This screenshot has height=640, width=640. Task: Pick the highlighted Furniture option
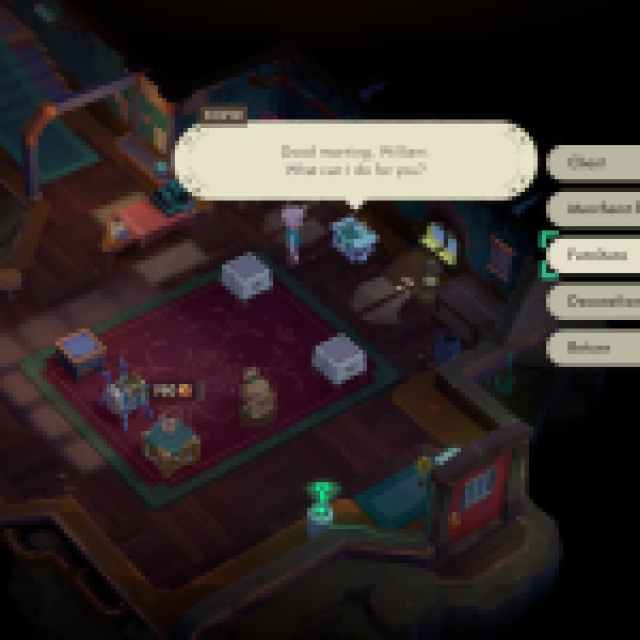(x=594, y=255)
